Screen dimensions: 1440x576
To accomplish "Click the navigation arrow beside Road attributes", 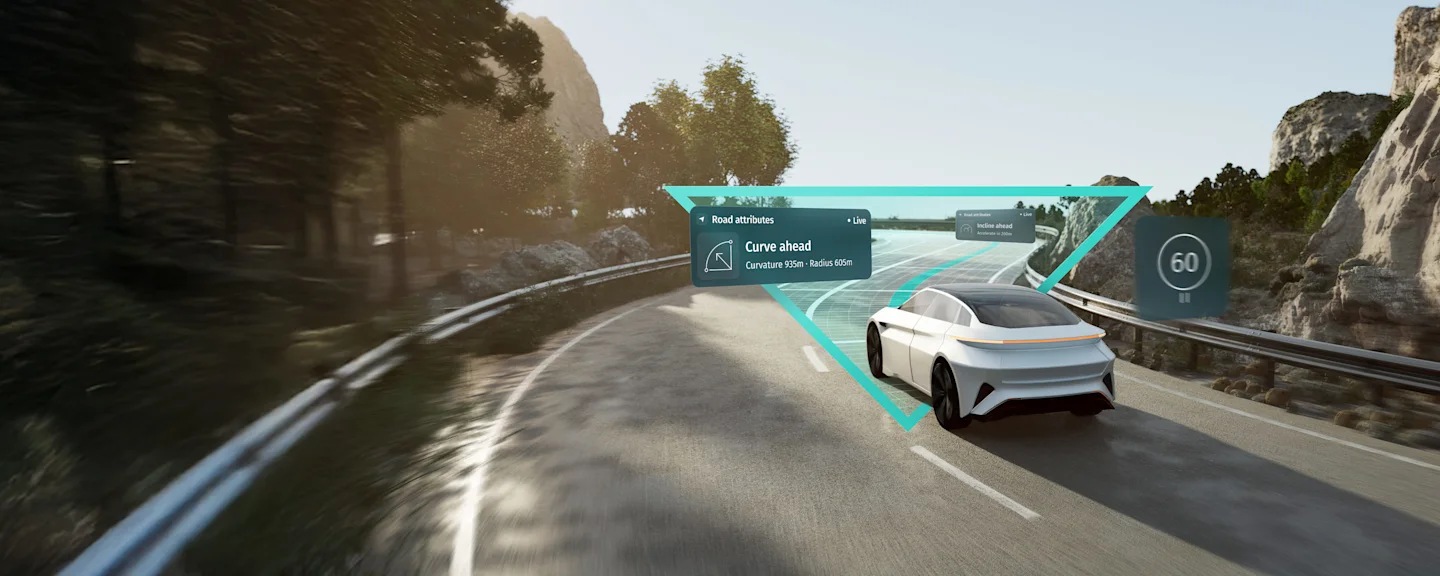I will pyautogui.click(x=701, y=220).
